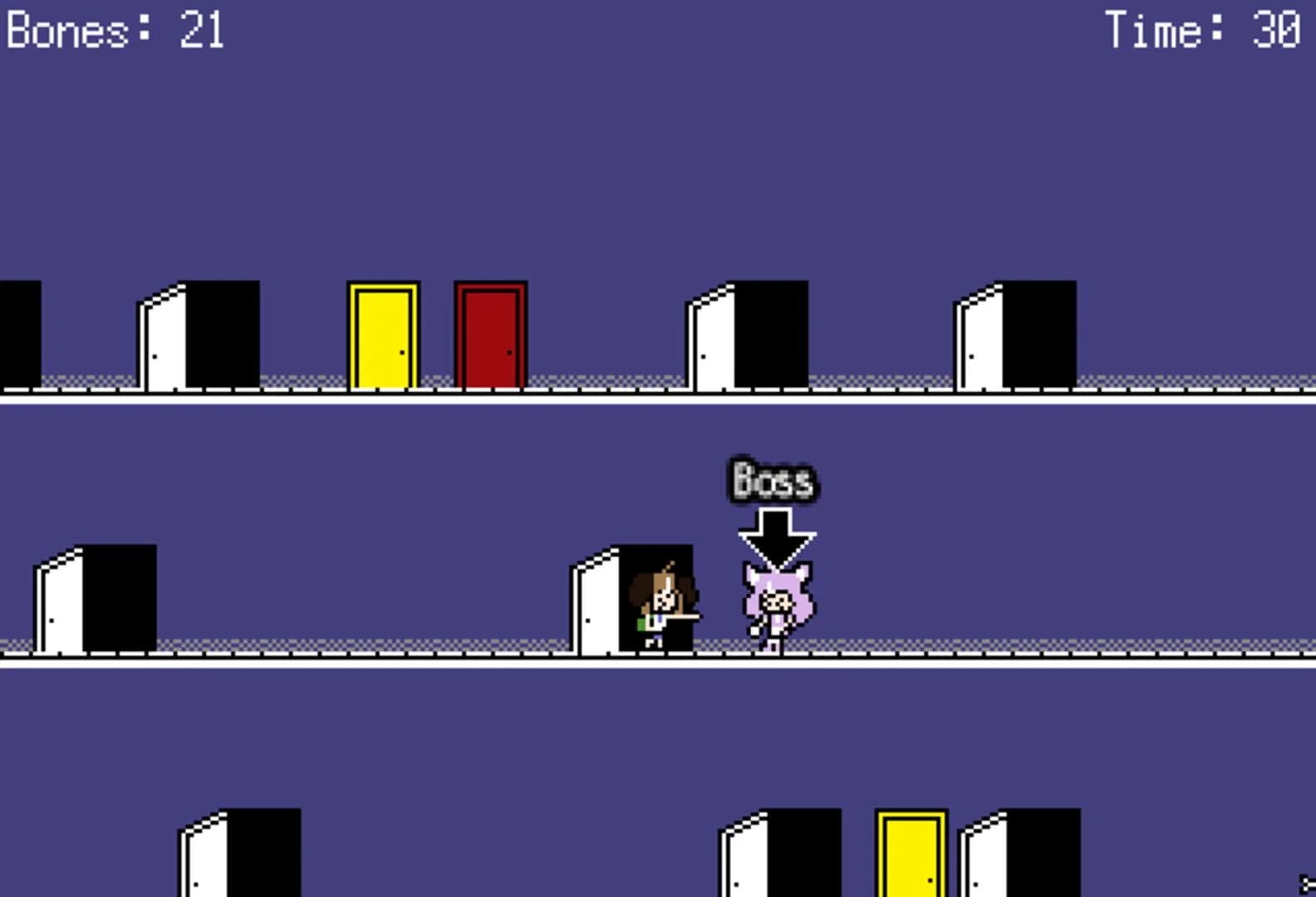1316x897 pixels.
Task: Click the Boss label banner
Action: (773, 479)
